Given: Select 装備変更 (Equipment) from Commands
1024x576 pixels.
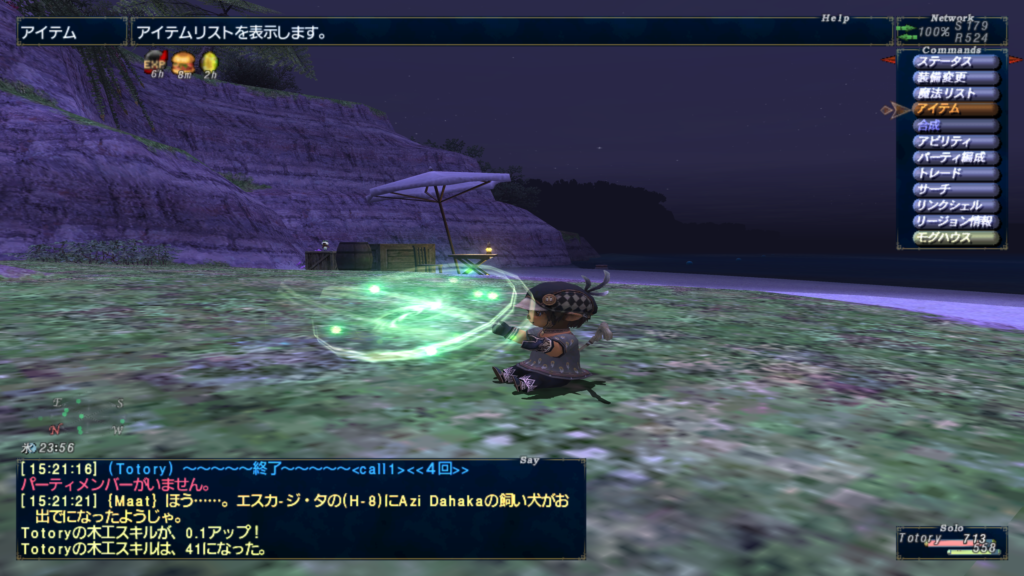Looking at the screenshot, I should point(955,77).
